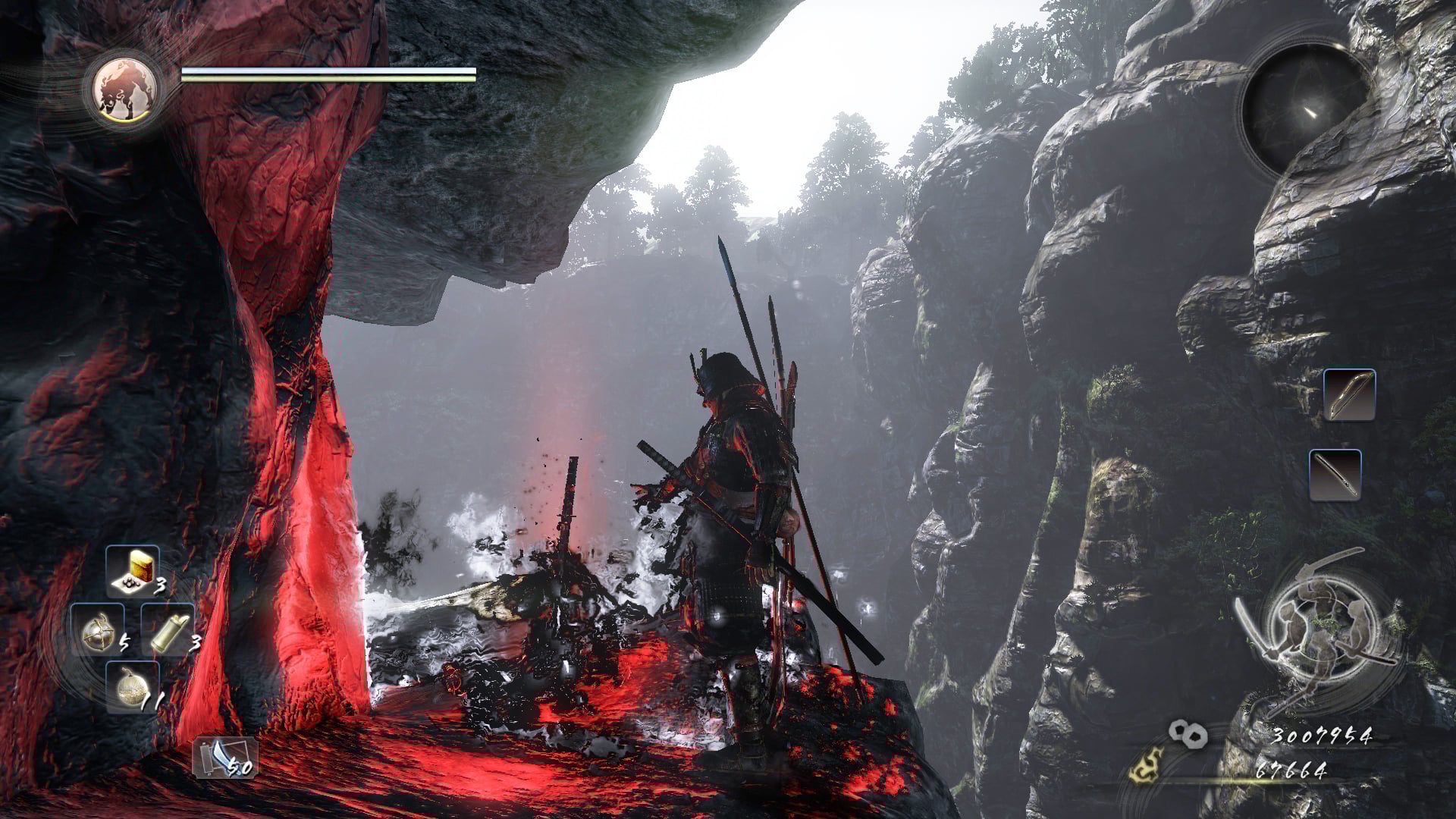The image size is (1456, 819).
Task: Click the guardian spirit portrait
Action: tap(124, 90)
